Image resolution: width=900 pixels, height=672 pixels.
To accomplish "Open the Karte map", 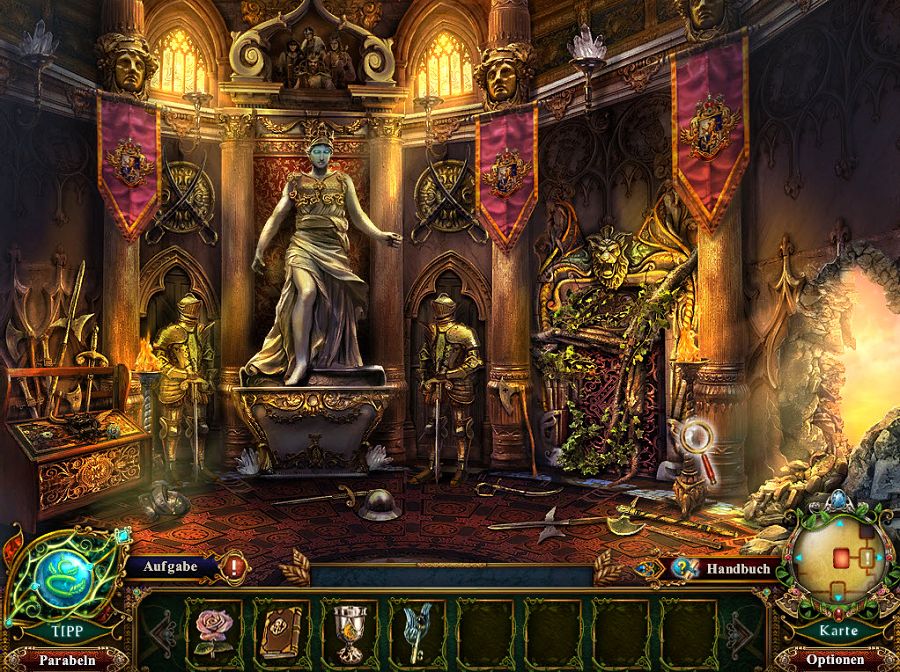I will tap(838, 631).
